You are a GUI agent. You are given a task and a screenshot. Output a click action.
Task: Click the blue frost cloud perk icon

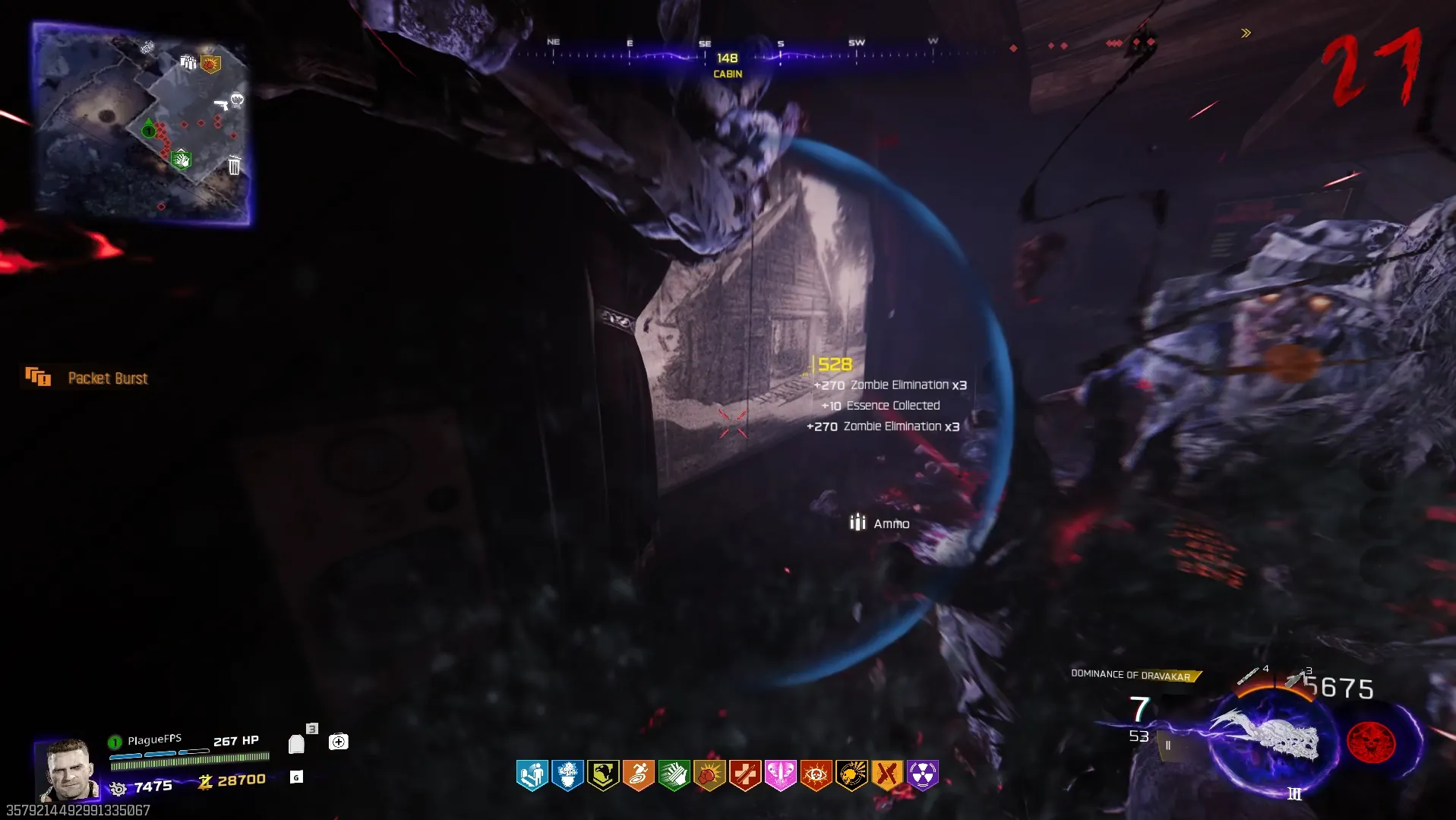(567, 775)
